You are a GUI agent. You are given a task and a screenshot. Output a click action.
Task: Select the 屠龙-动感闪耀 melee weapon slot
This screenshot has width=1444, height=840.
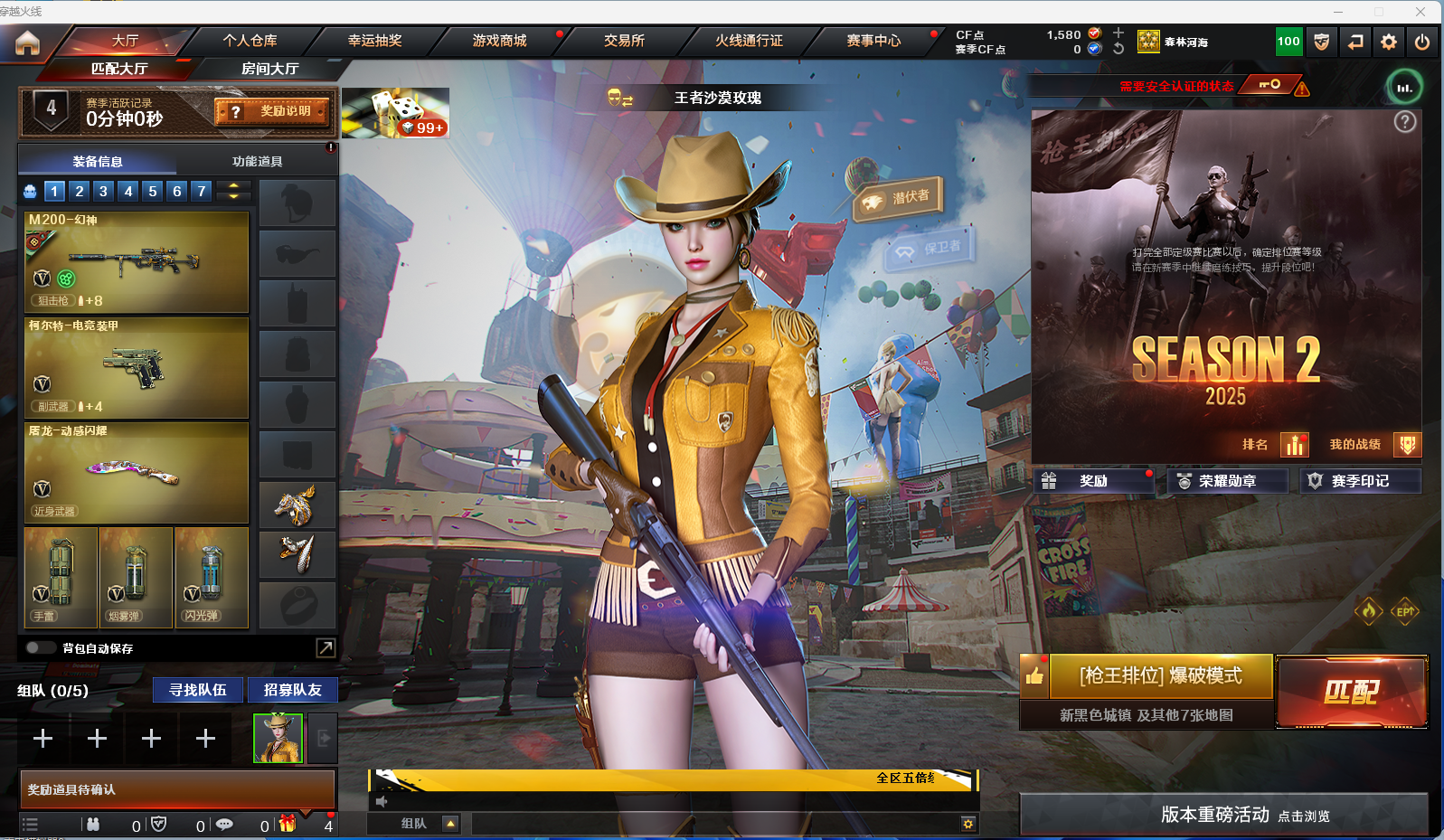[x=137, y=472]
